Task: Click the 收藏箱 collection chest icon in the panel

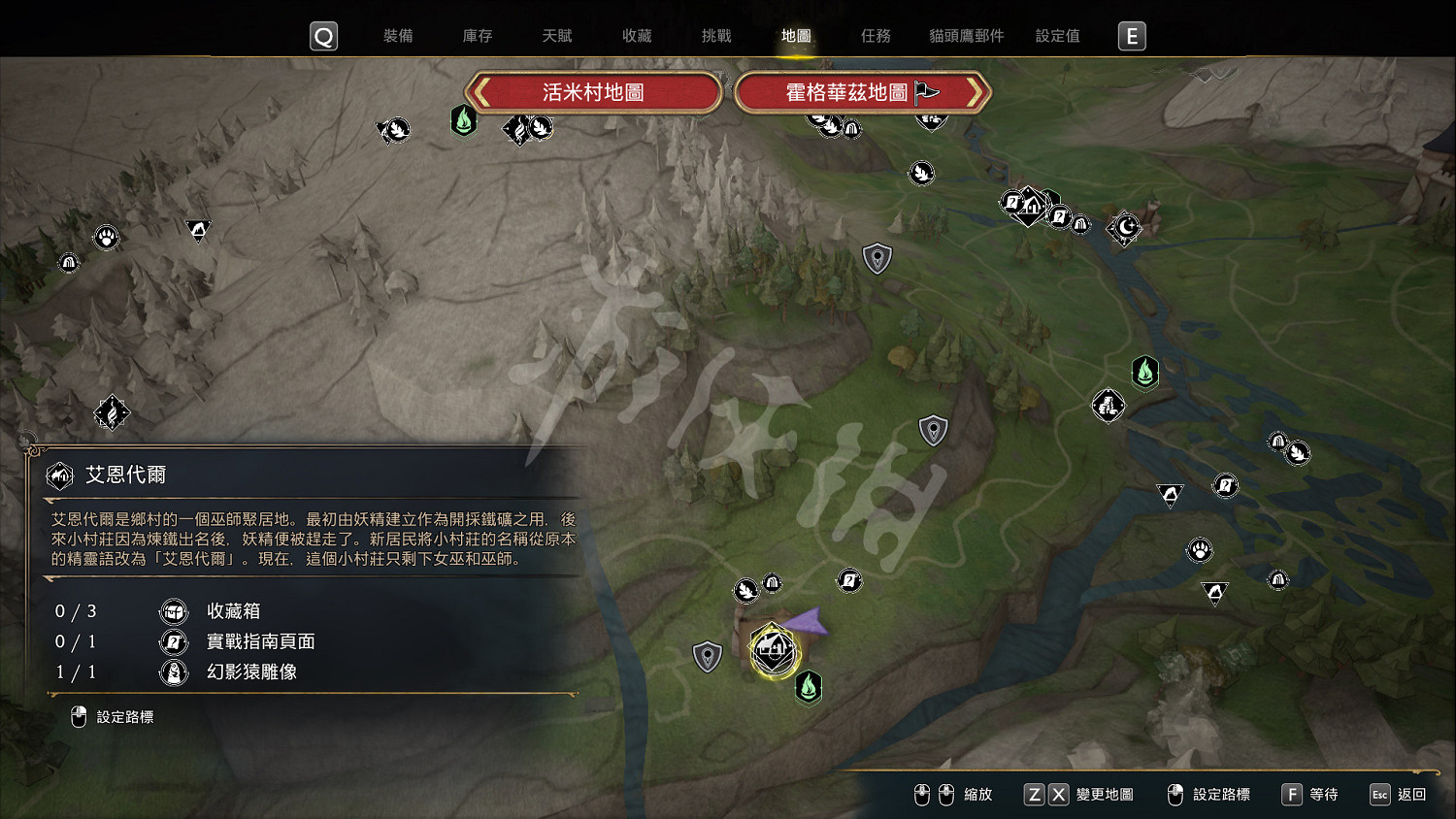Action: tap(173, 610)
